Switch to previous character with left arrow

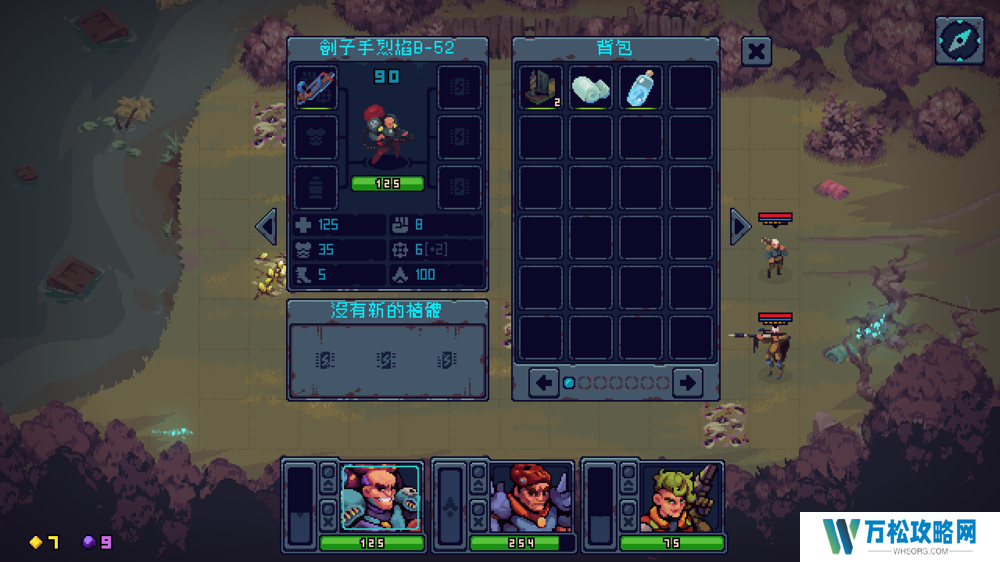click(266, 226)
